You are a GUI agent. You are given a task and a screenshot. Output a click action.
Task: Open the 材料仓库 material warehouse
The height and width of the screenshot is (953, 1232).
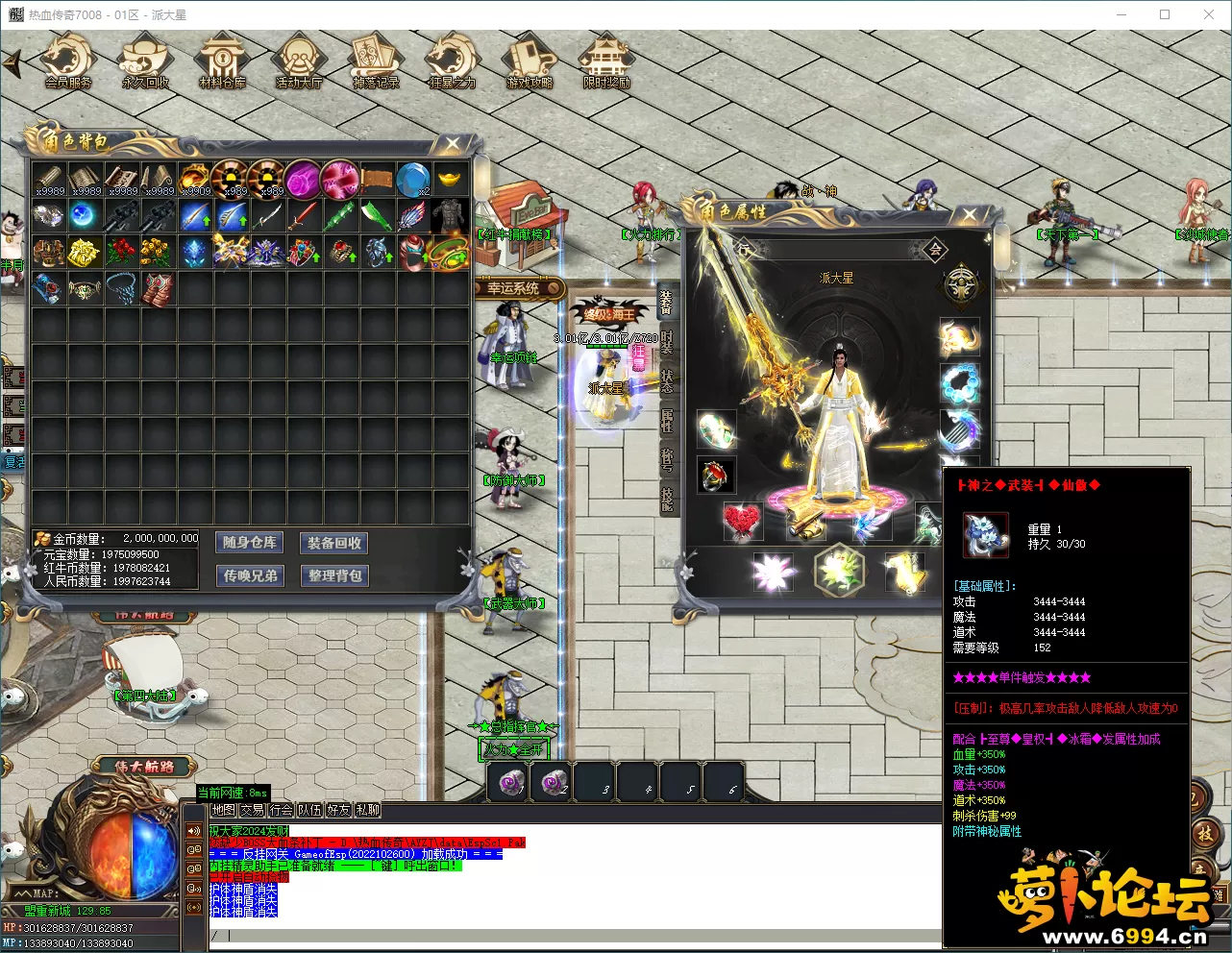(222, 61)
